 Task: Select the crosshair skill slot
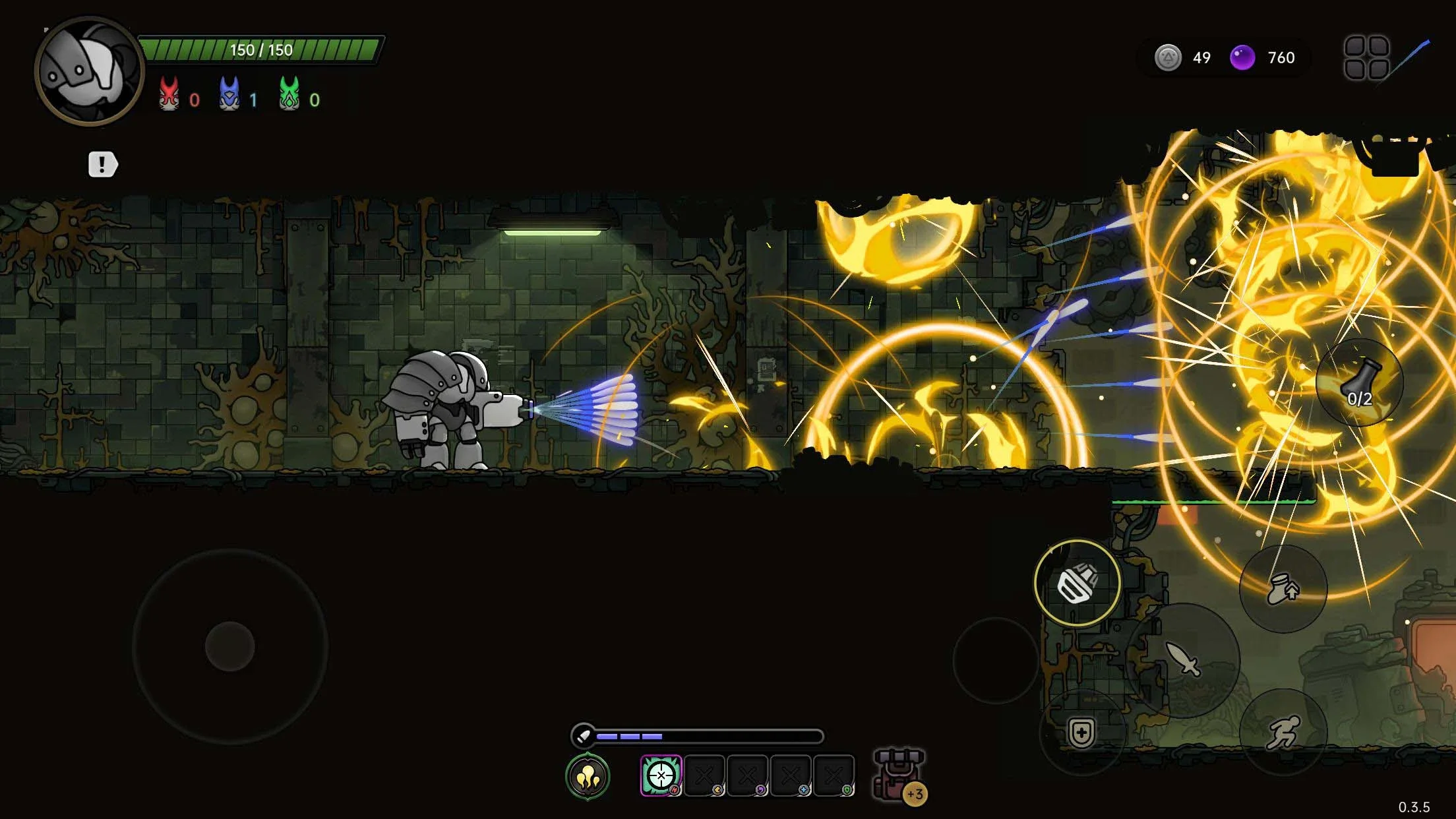tap(661, 775)
